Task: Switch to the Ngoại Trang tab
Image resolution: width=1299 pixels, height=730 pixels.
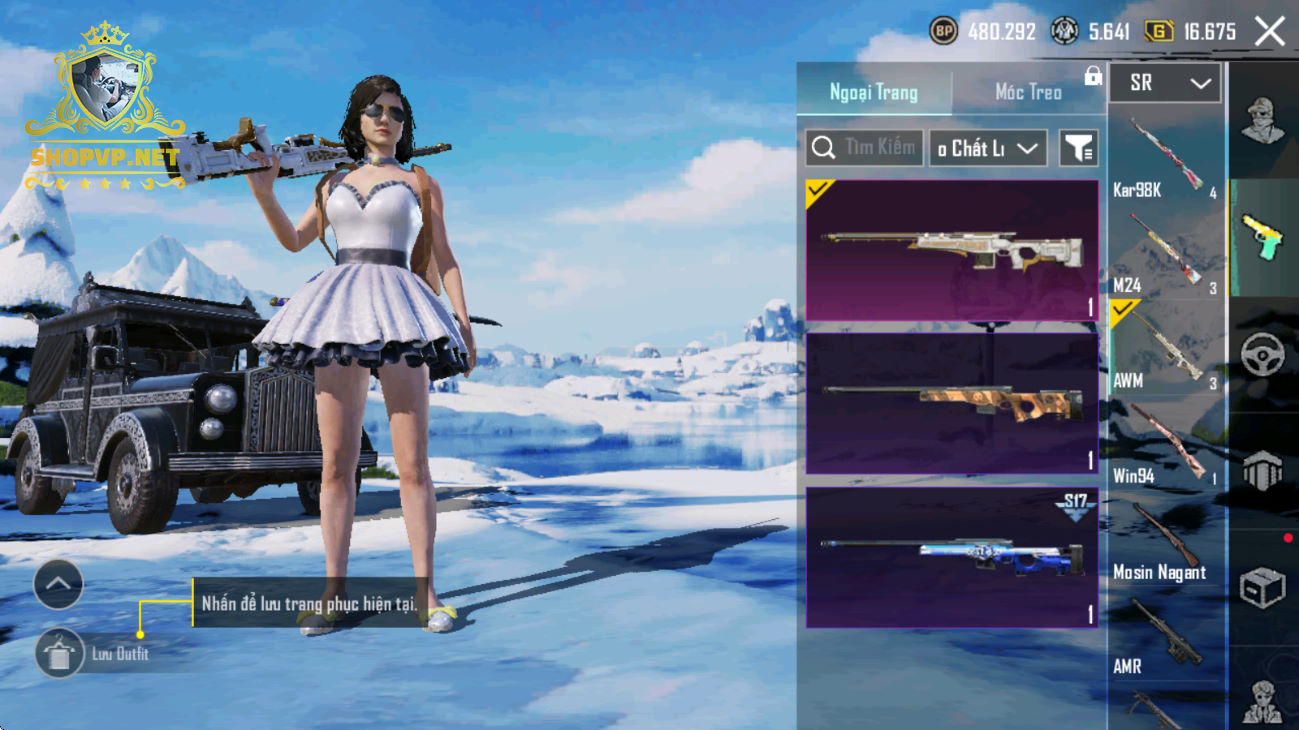Action: (873, 92)
